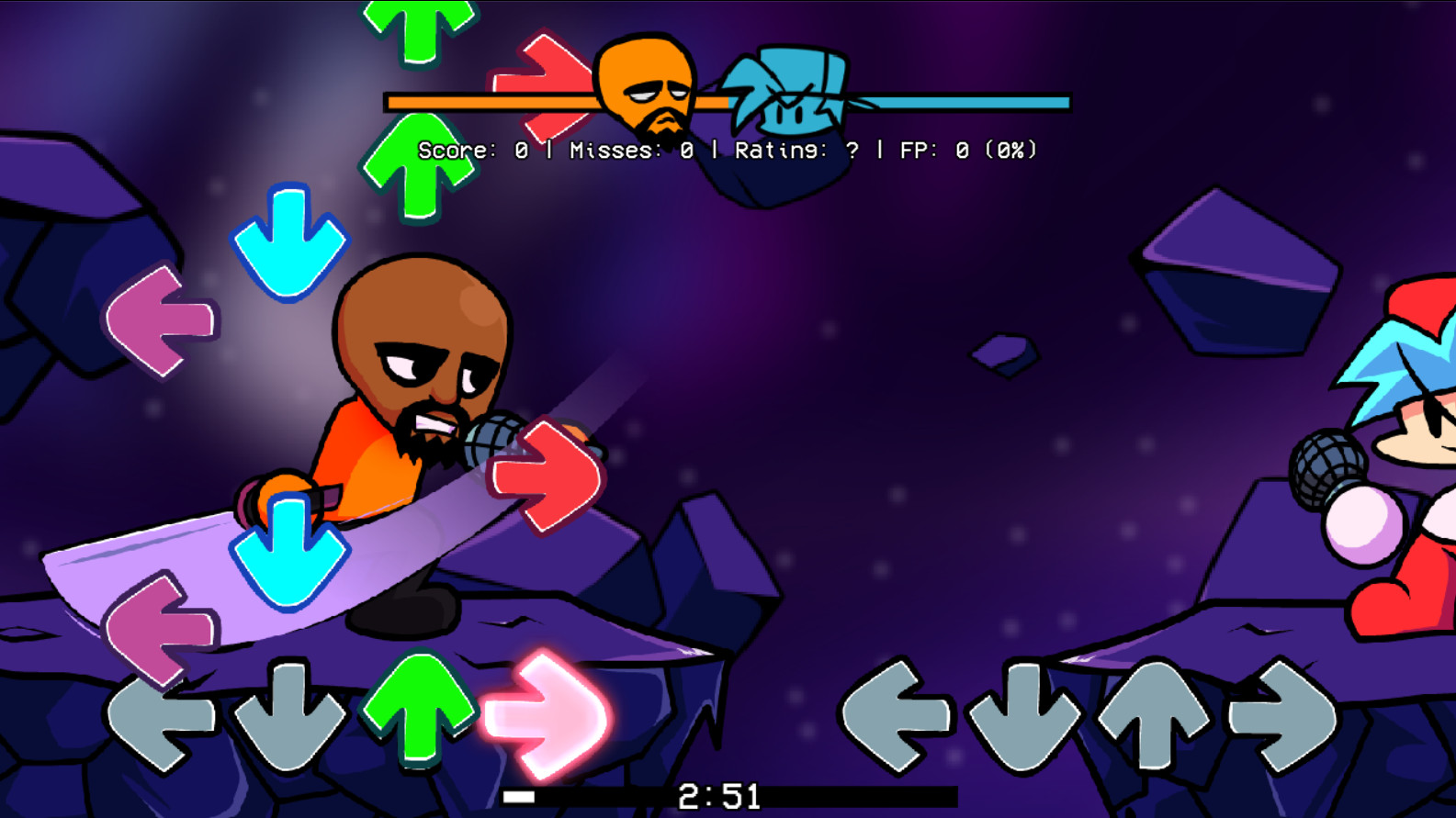Click the Score counter text
The width and height of the screenshot is (1456, 818).
click(x=473, y=149)
